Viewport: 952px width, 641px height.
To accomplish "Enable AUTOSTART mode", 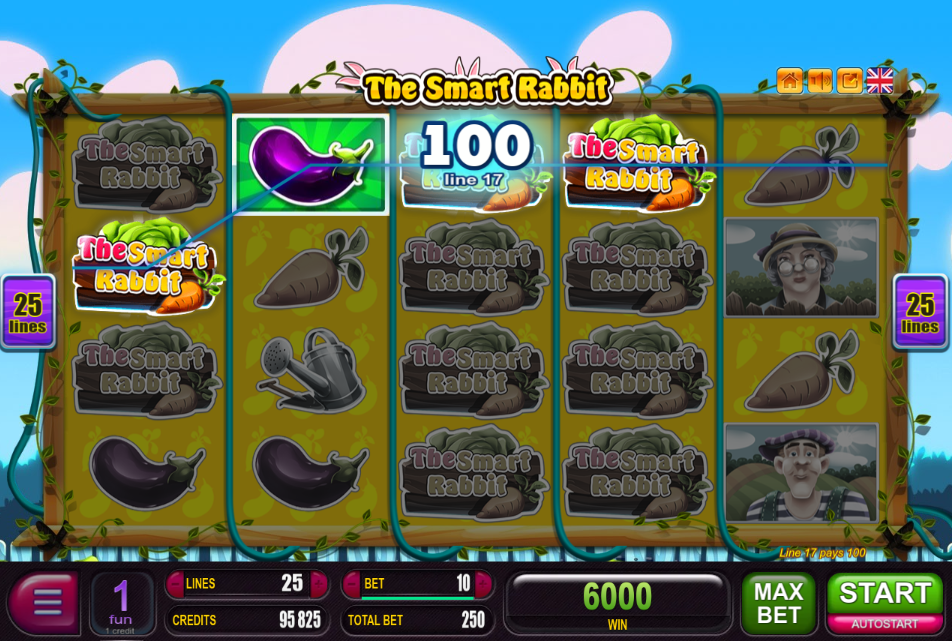I will coord(885,625).
